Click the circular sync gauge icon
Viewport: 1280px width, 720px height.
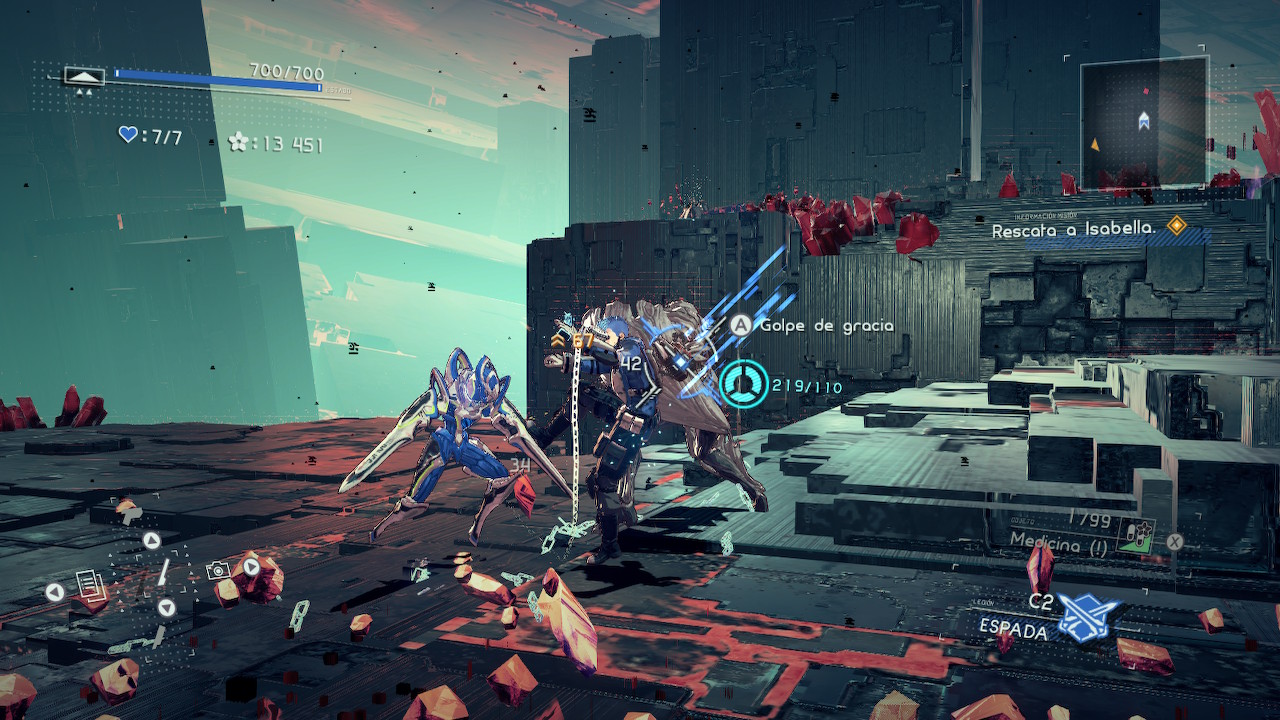click(x=744, y=385)
